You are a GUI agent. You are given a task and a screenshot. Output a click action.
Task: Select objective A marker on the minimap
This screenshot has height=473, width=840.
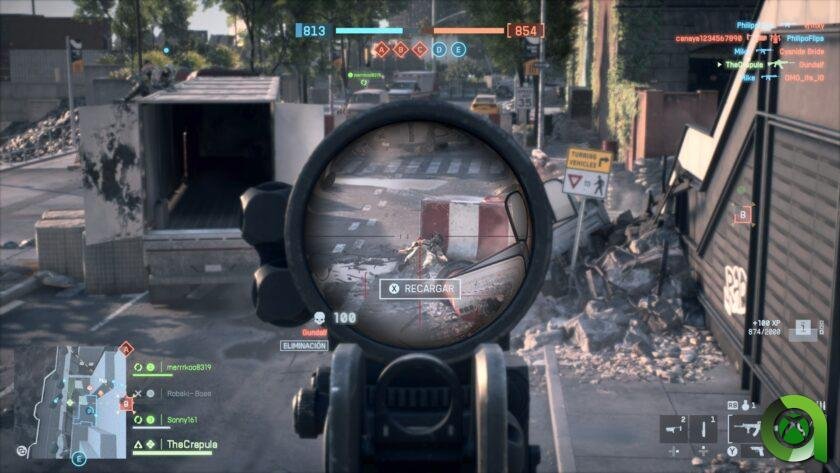pos(126,349)
